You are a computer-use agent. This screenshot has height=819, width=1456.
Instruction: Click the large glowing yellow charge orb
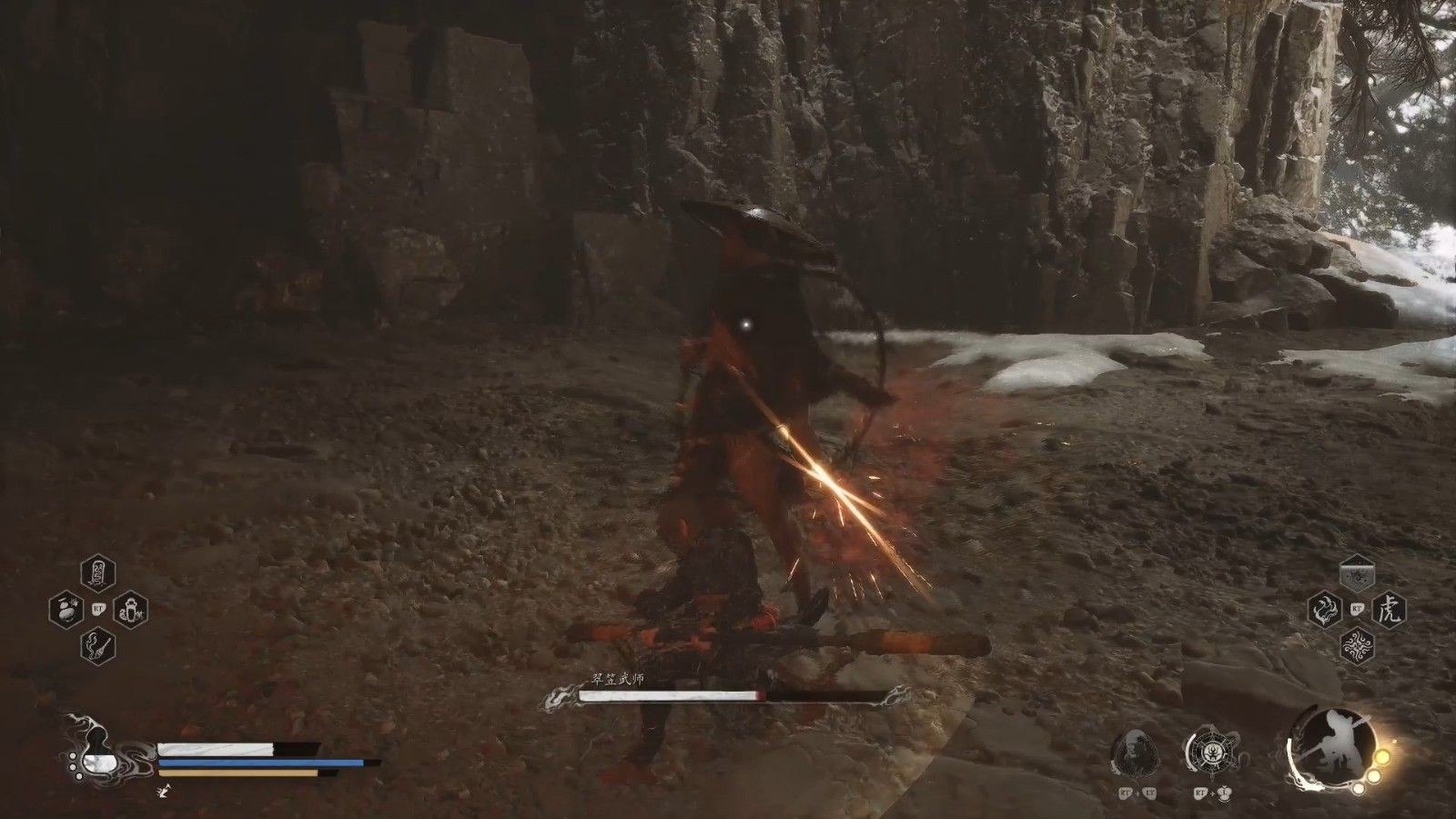point(1382,757)
